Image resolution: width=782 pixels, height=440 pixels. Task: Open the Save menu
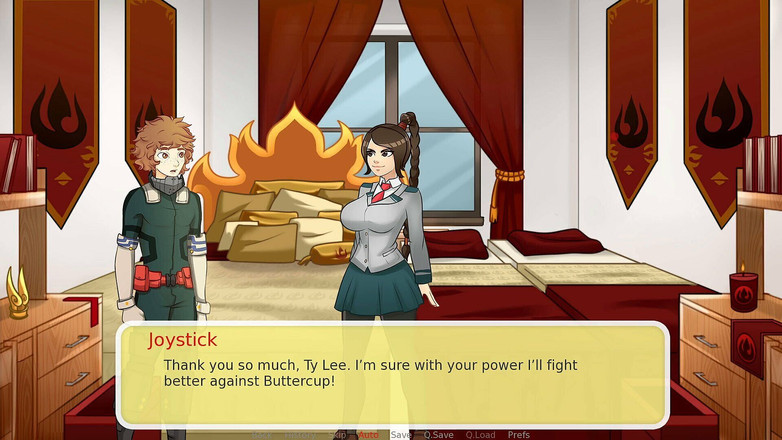[x=400, y=435]
